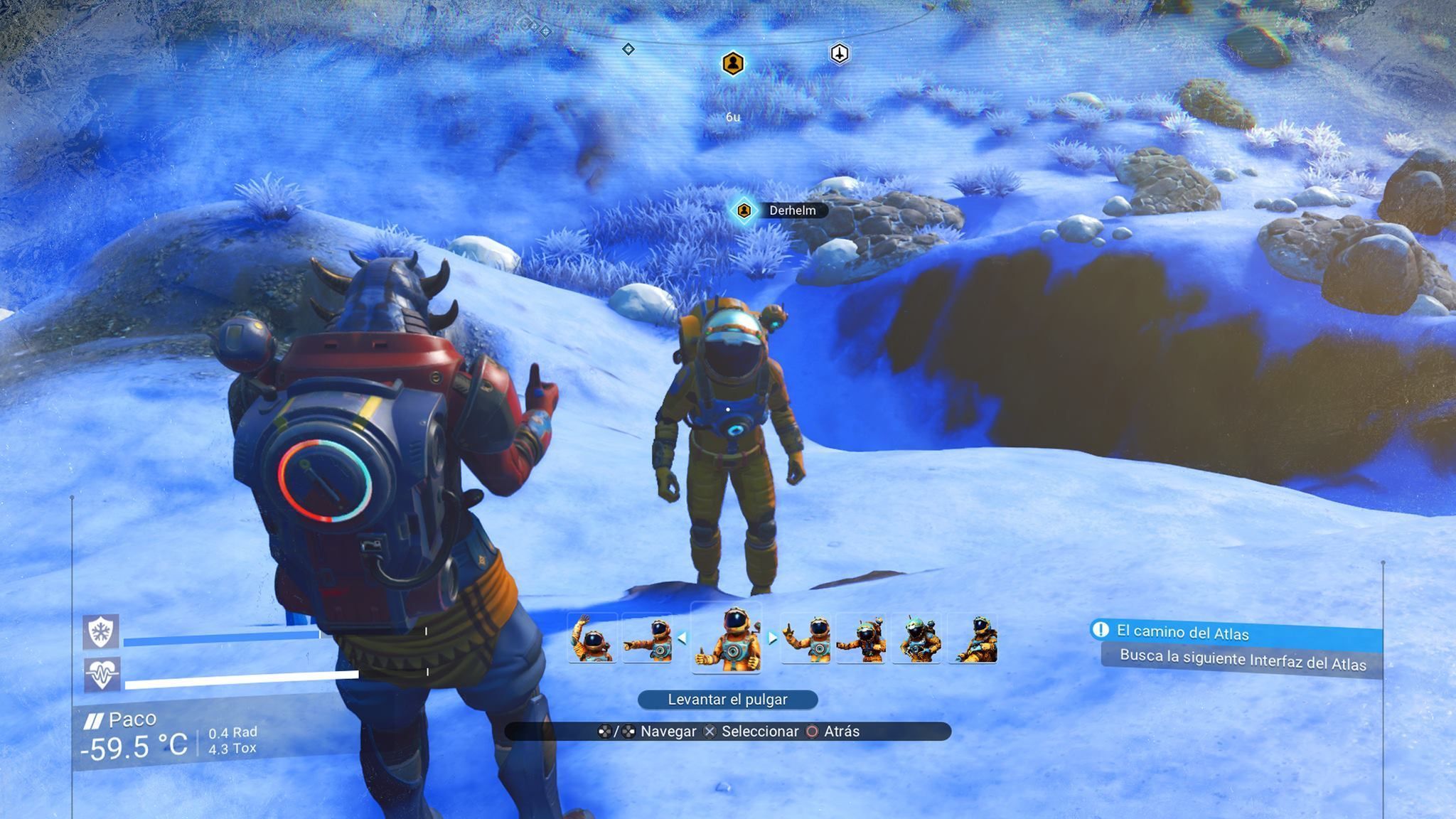The width and height of the screenshot is (1456, 819).
Task: Click the right arrow beside the selected emote
Action: [x=772, y=638]
